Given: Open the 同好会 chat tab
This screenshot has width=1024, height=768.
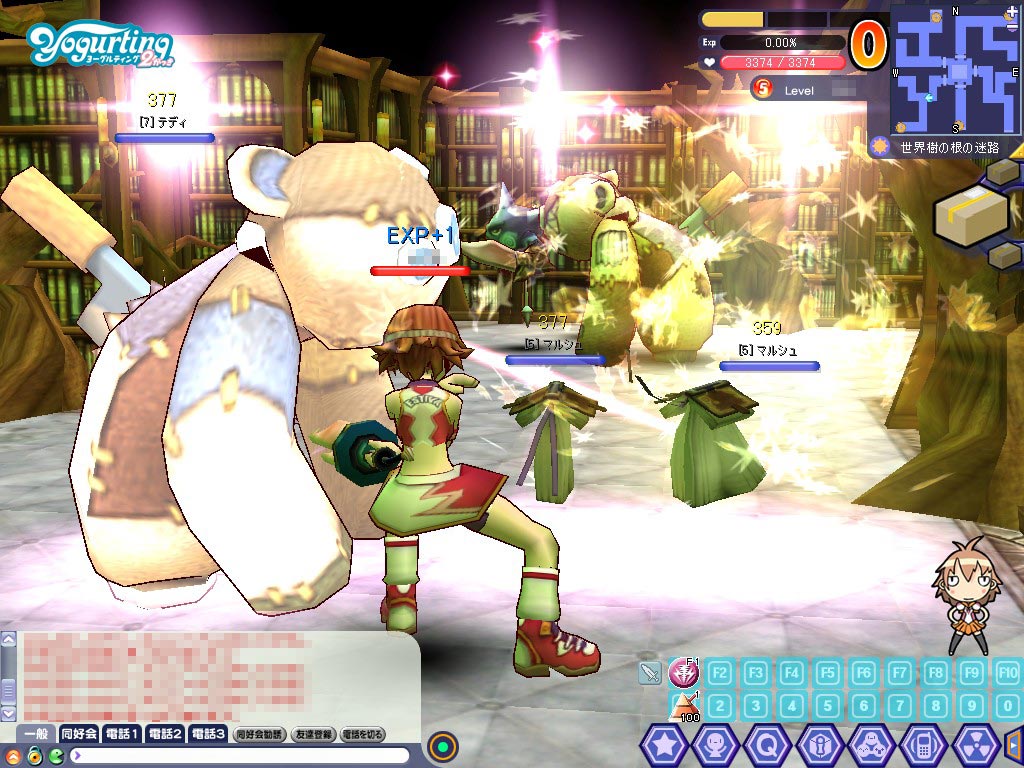Looking at the screenshot, I should coord(79,734).
